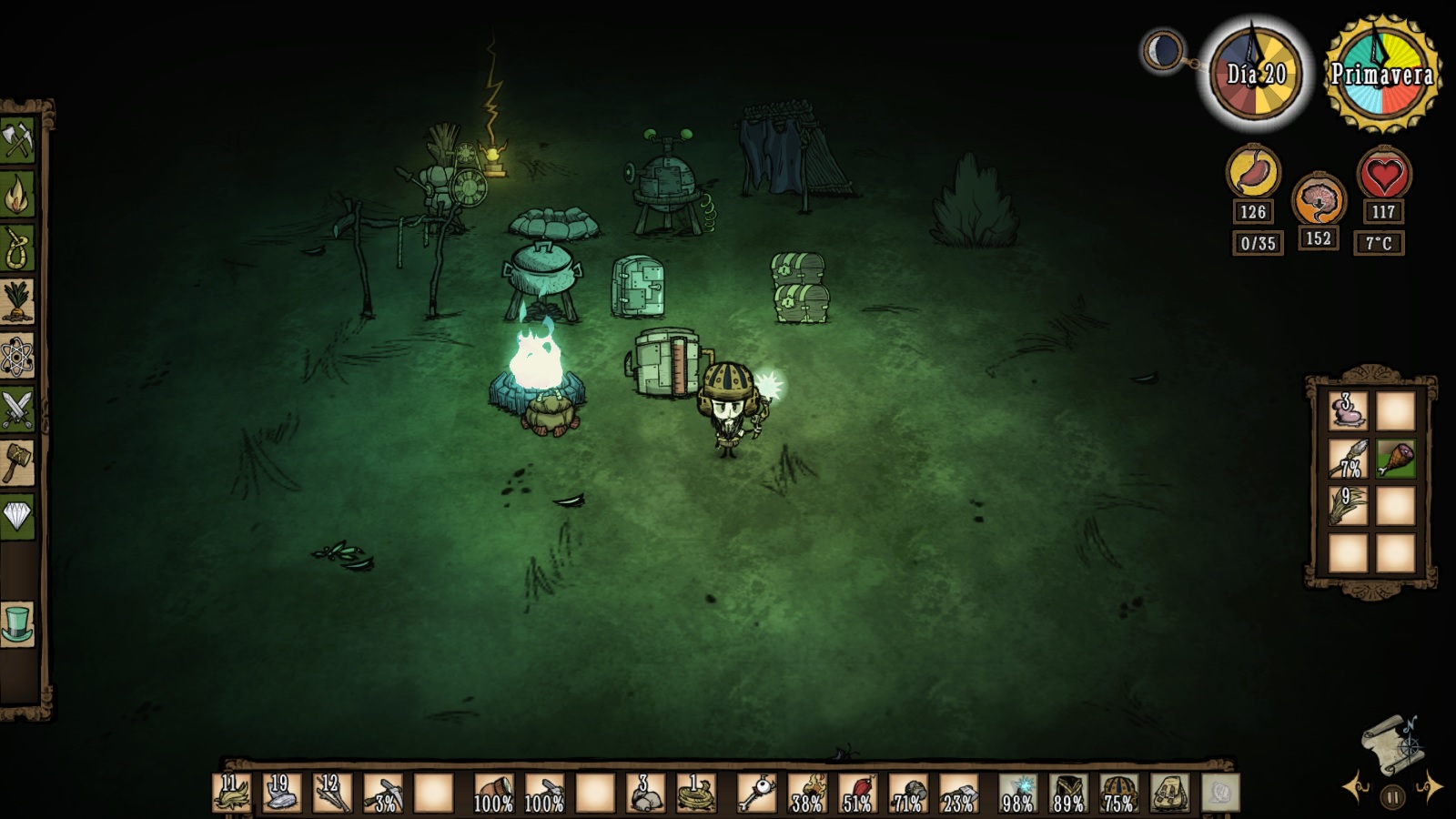The height and width of the screenshot is (819, 1456).
Task: Open the map scroll
Action: point(1390,743)
